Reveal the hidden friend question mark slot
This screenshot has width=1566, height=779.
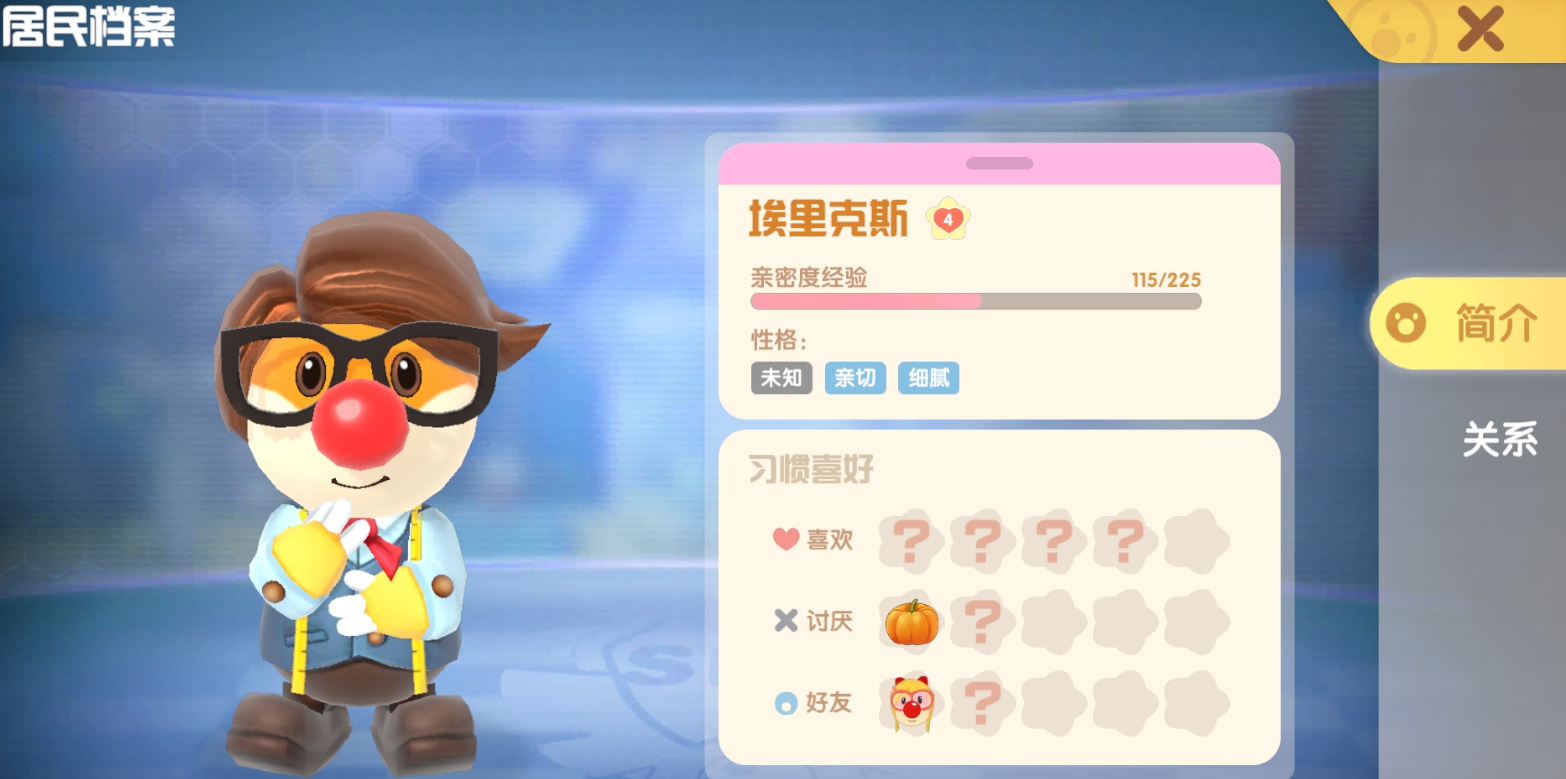982,703
